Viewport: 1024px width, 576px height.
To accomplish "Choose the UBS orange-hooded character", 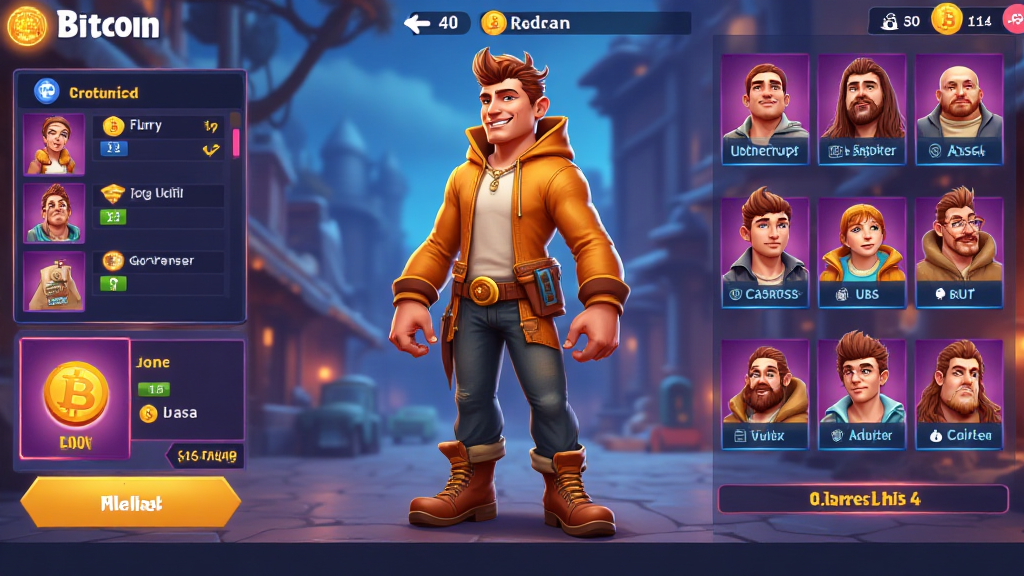I will pos(862,252).
